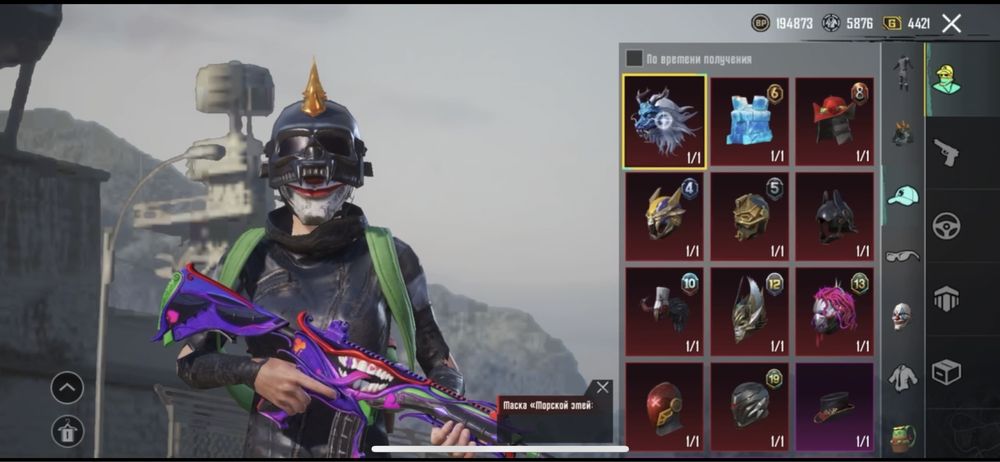
Task: Select the black helmet numbered 19
Action: [749, 405]
